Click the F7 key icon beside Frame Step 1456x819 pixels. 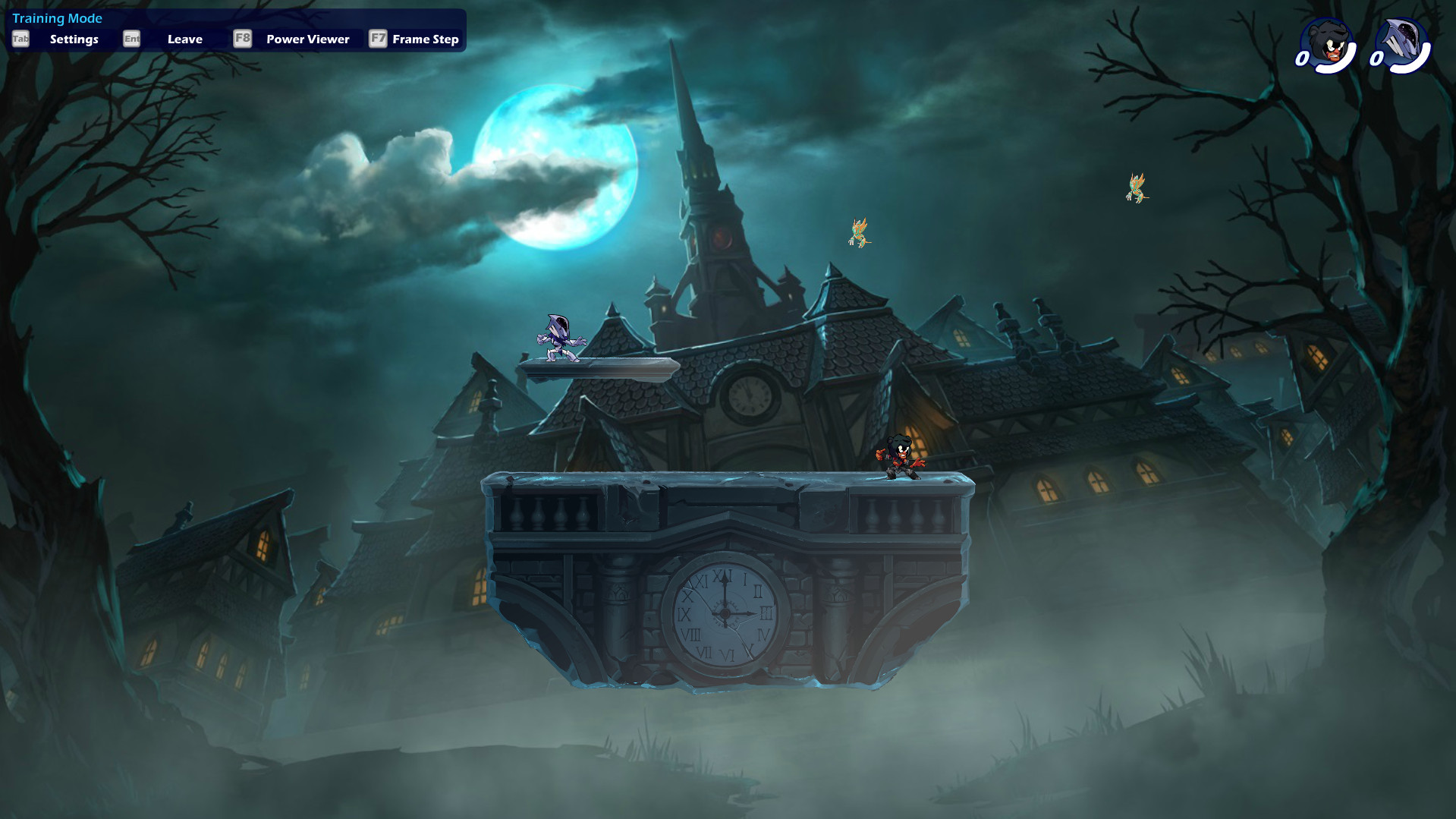click(377, 38)
